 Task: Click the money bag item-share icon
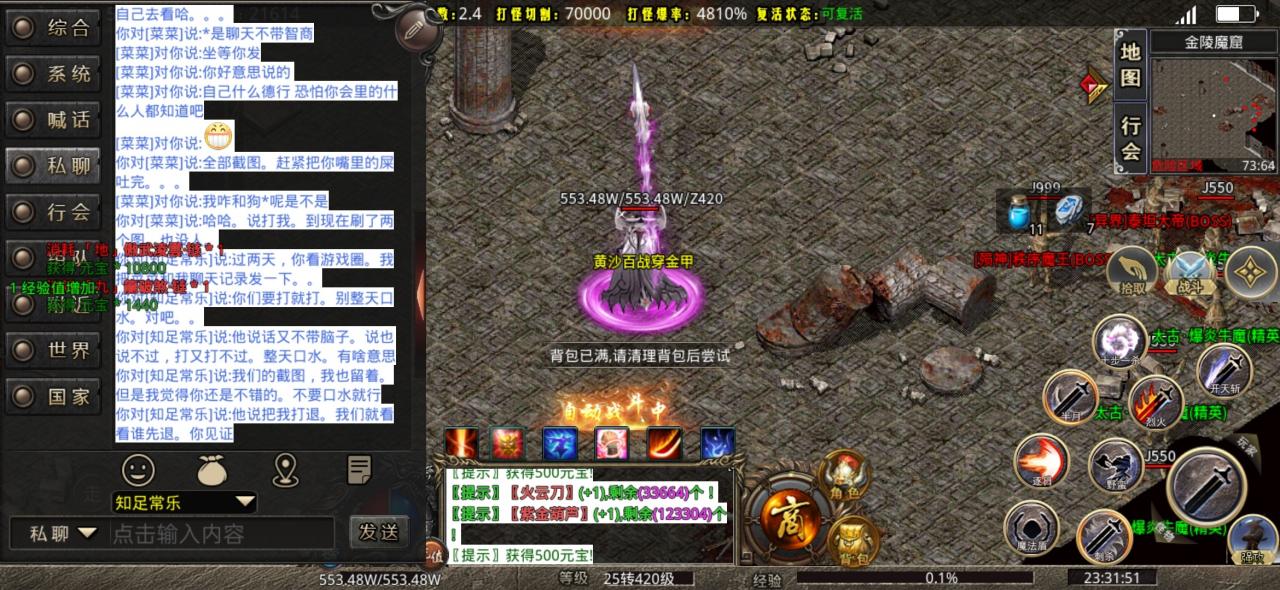click(x=213, y=468)
